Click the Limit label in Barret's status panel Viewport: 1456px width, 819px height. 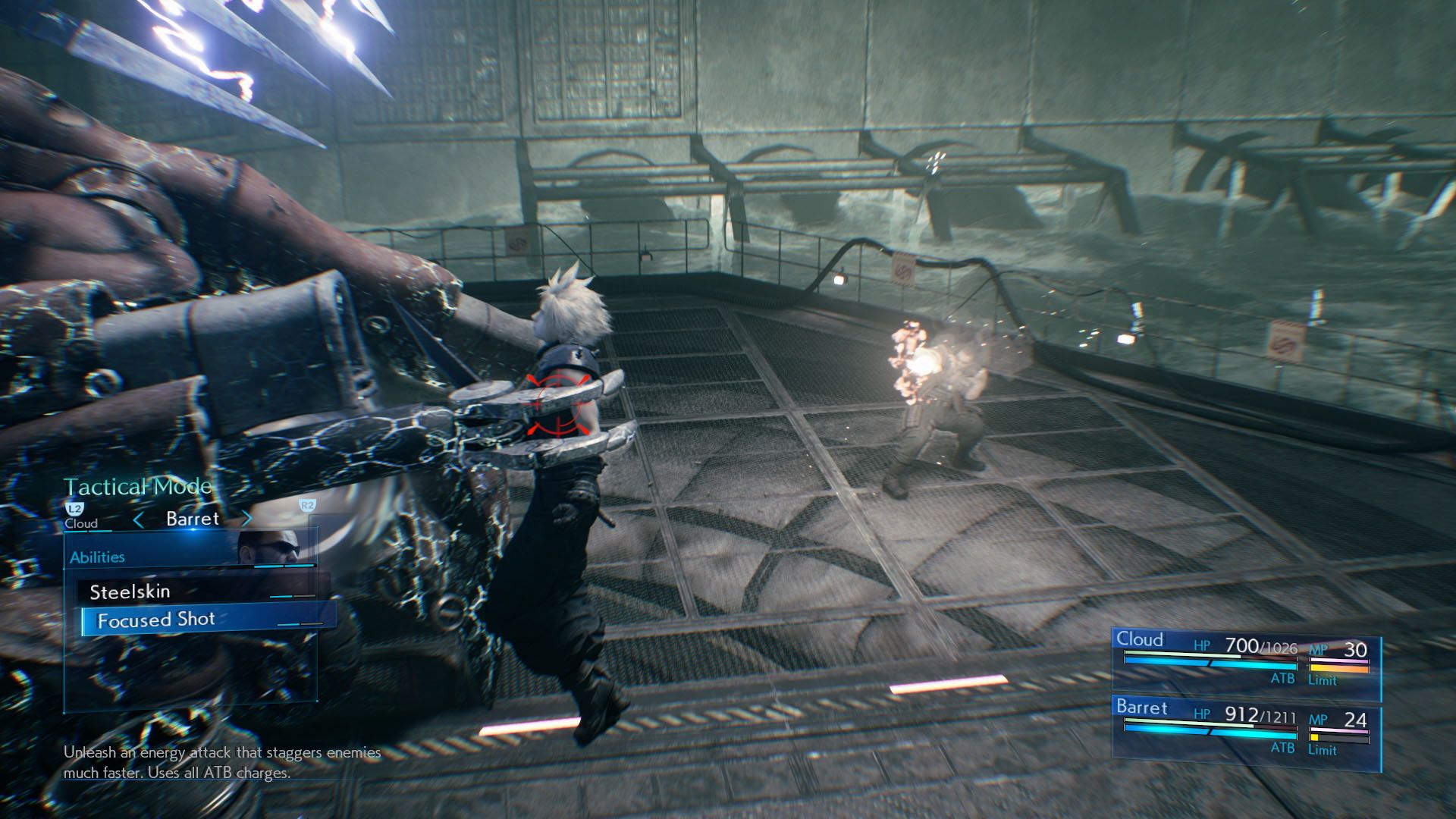point(1322,751)
